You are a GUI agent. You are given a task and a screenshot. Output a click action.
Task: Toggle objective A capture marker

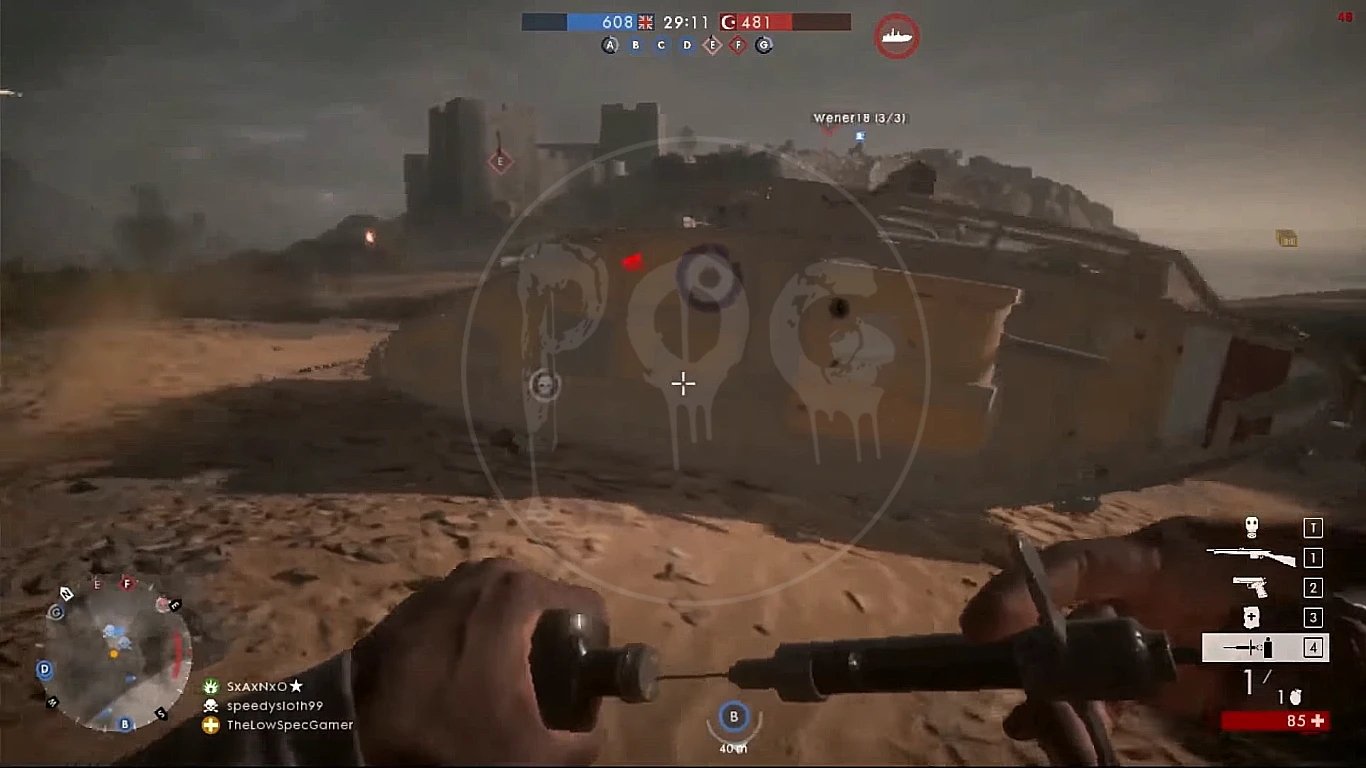click(610, 45)
